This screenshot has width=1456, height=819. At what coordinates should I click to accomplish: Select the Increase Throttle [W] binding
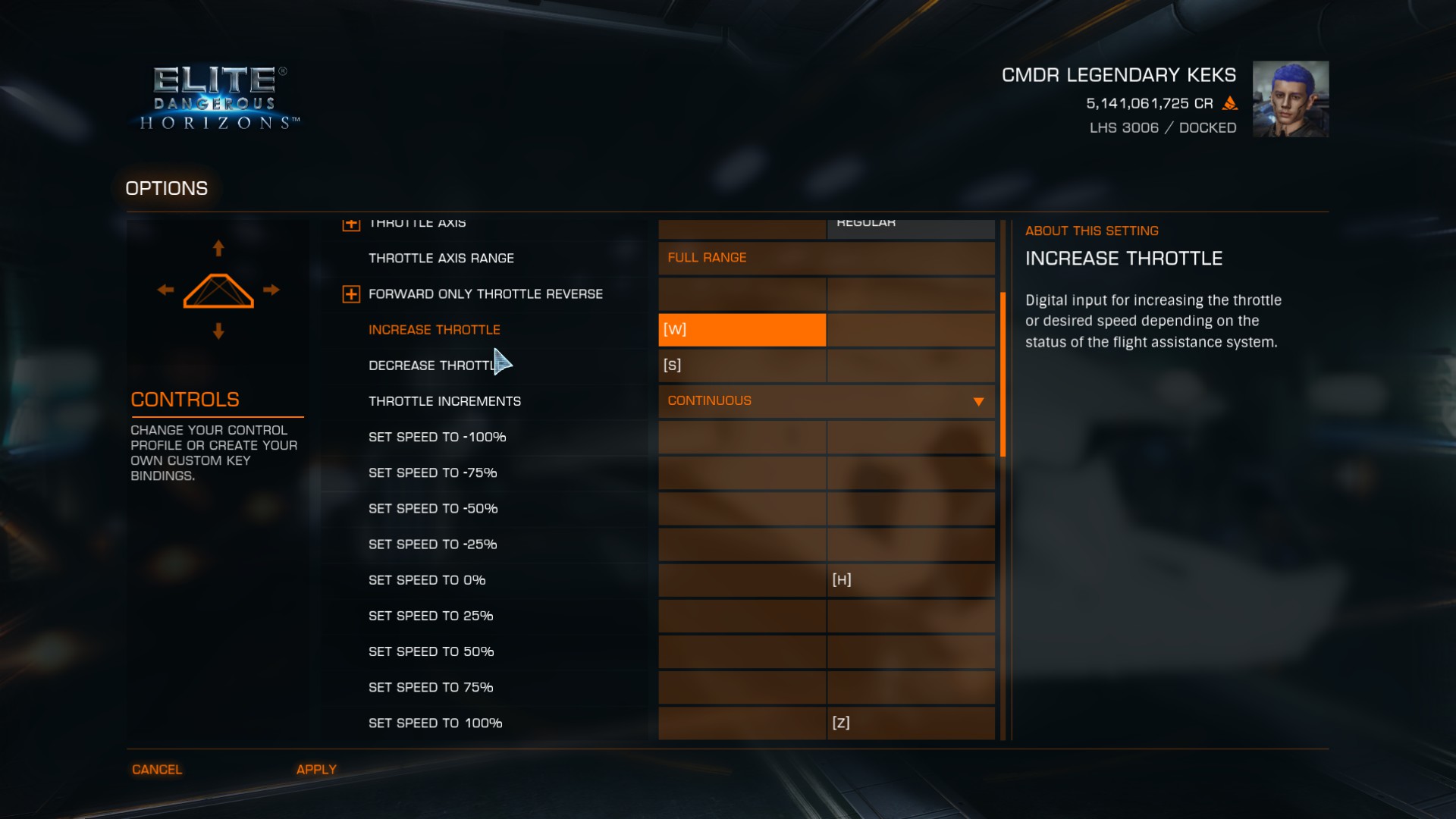(742, 330)
